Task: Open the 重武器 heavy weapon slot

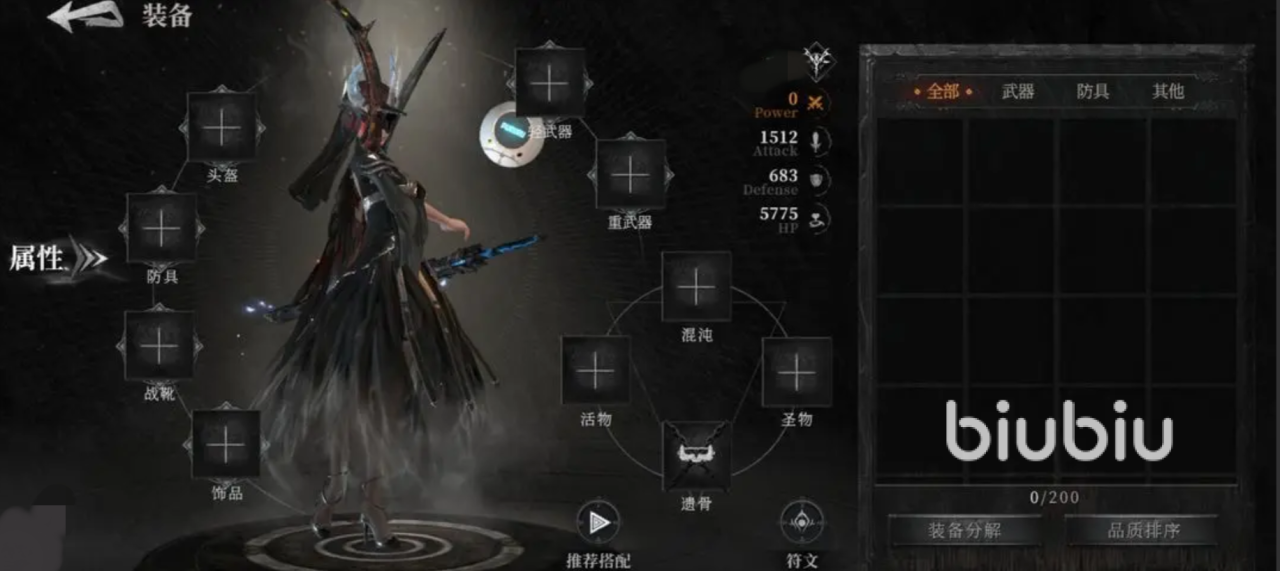Action: [630, 175]
